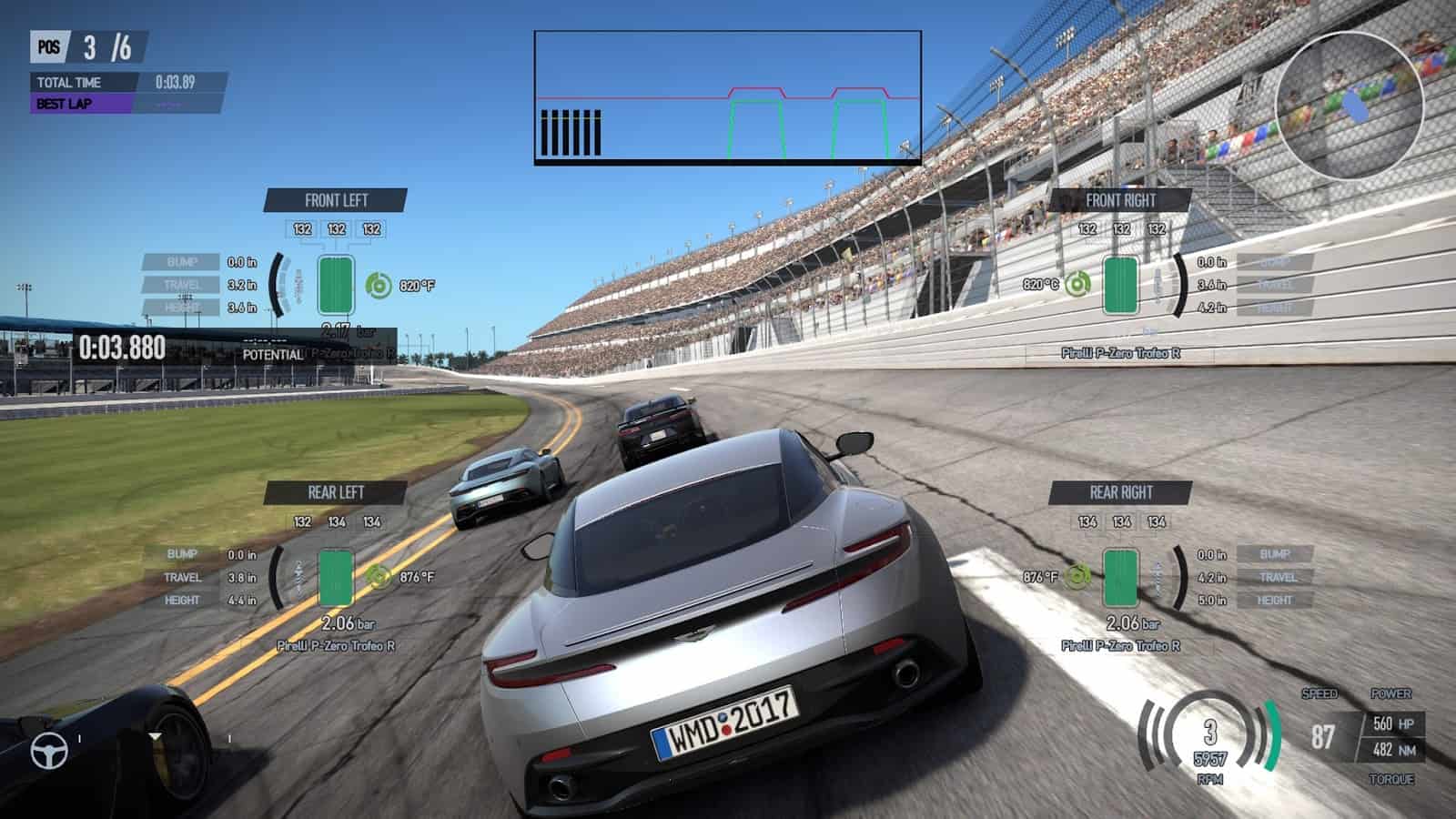Click the pedal input telemetry graph

(727, 97)
